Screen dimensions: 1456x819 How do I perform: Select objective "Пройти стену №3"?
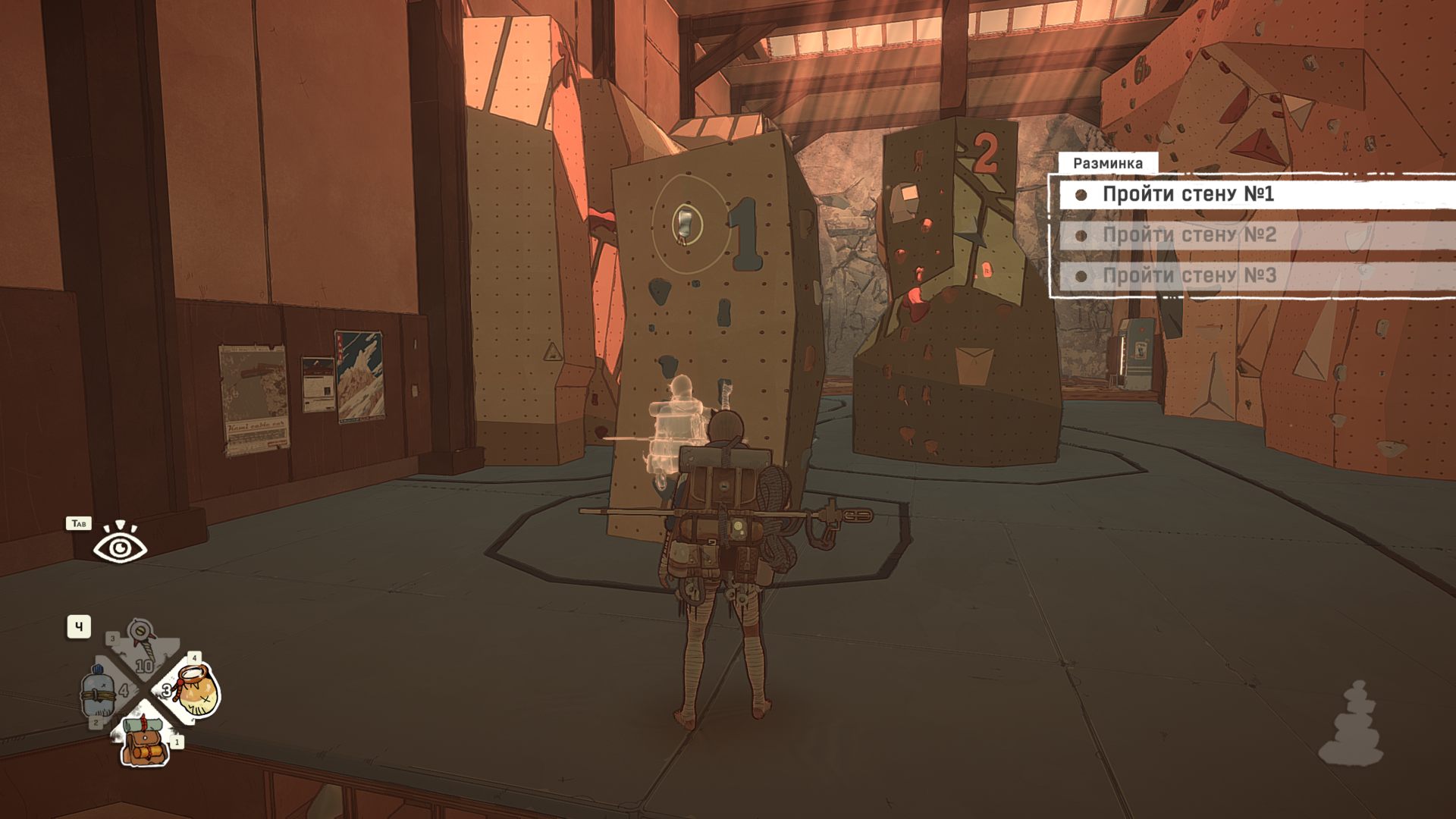(1188, 275)
